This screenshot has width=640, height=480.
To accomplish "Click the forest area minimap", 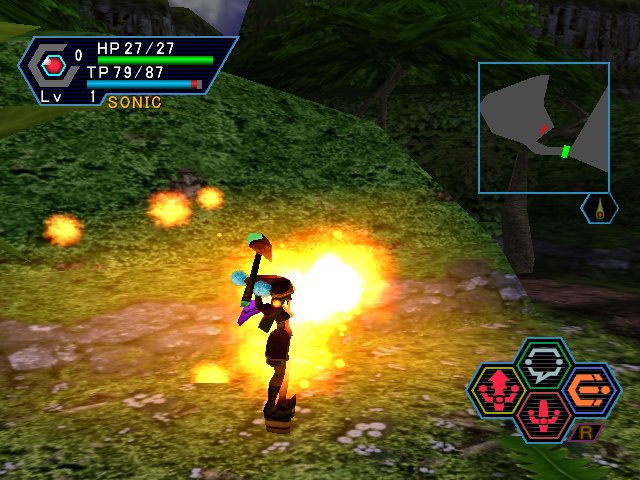I will tap(543, 127).
